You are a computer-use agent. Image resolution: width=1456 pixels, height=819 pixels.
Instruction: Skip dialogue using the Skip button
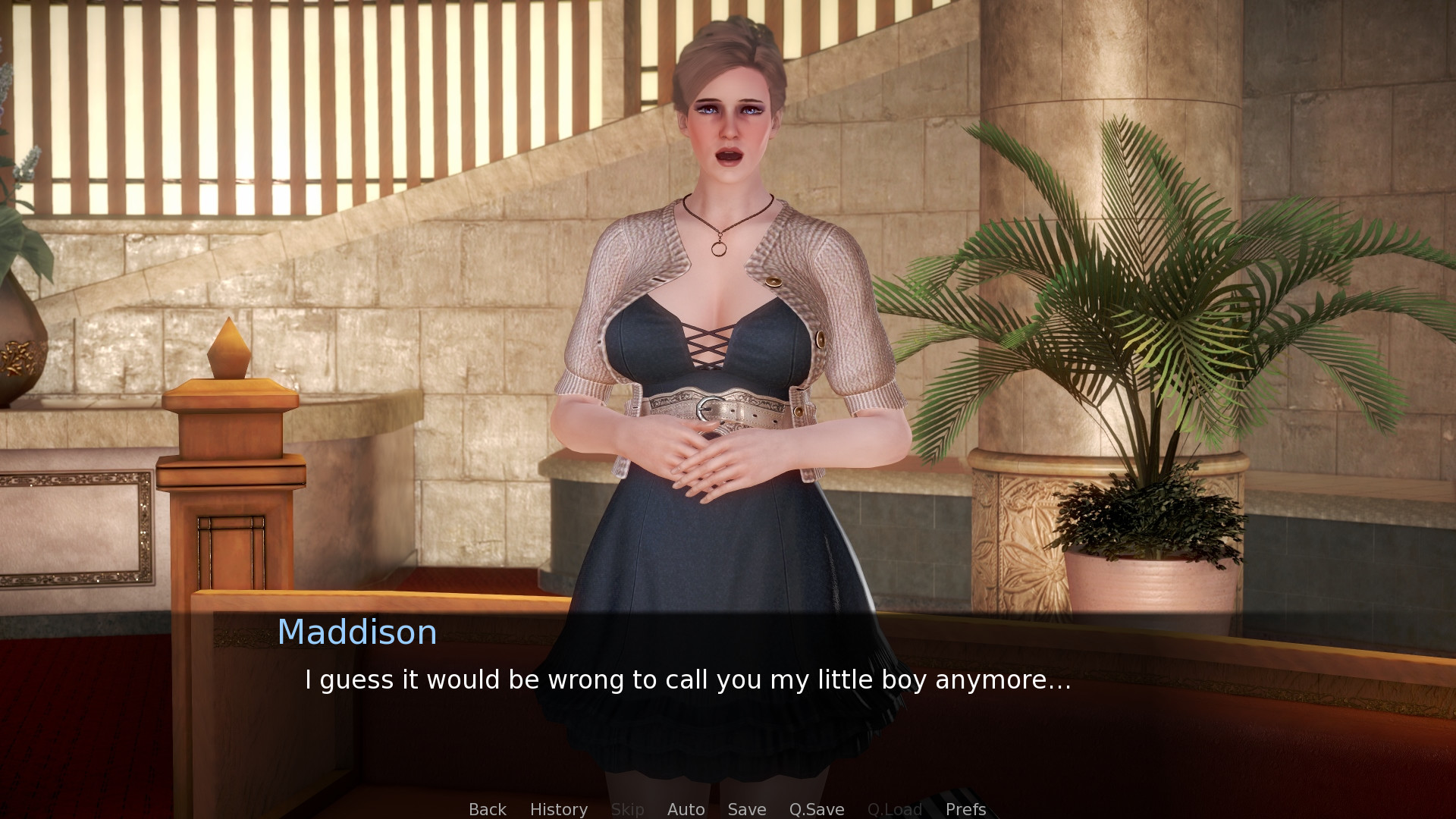click(627, 809)
